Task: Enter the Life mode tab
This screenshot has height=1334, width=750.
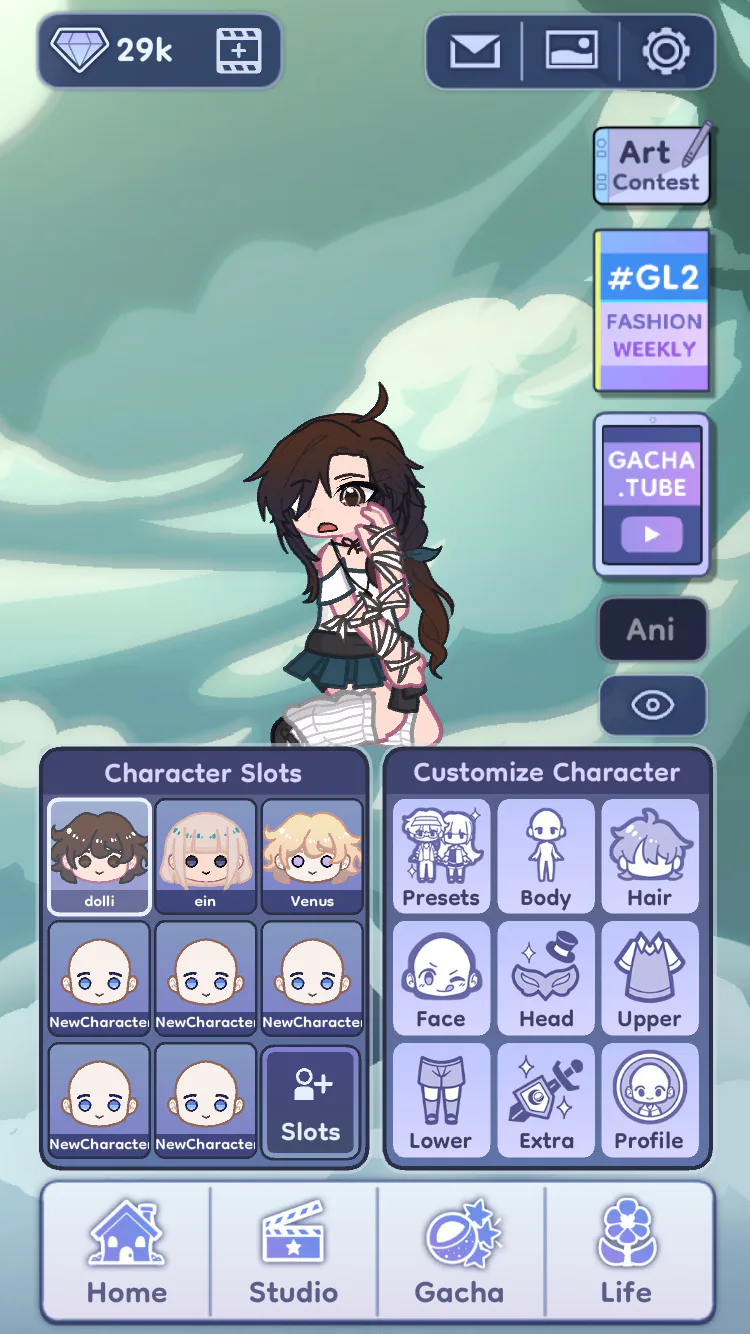Action: click(627, 1253)
